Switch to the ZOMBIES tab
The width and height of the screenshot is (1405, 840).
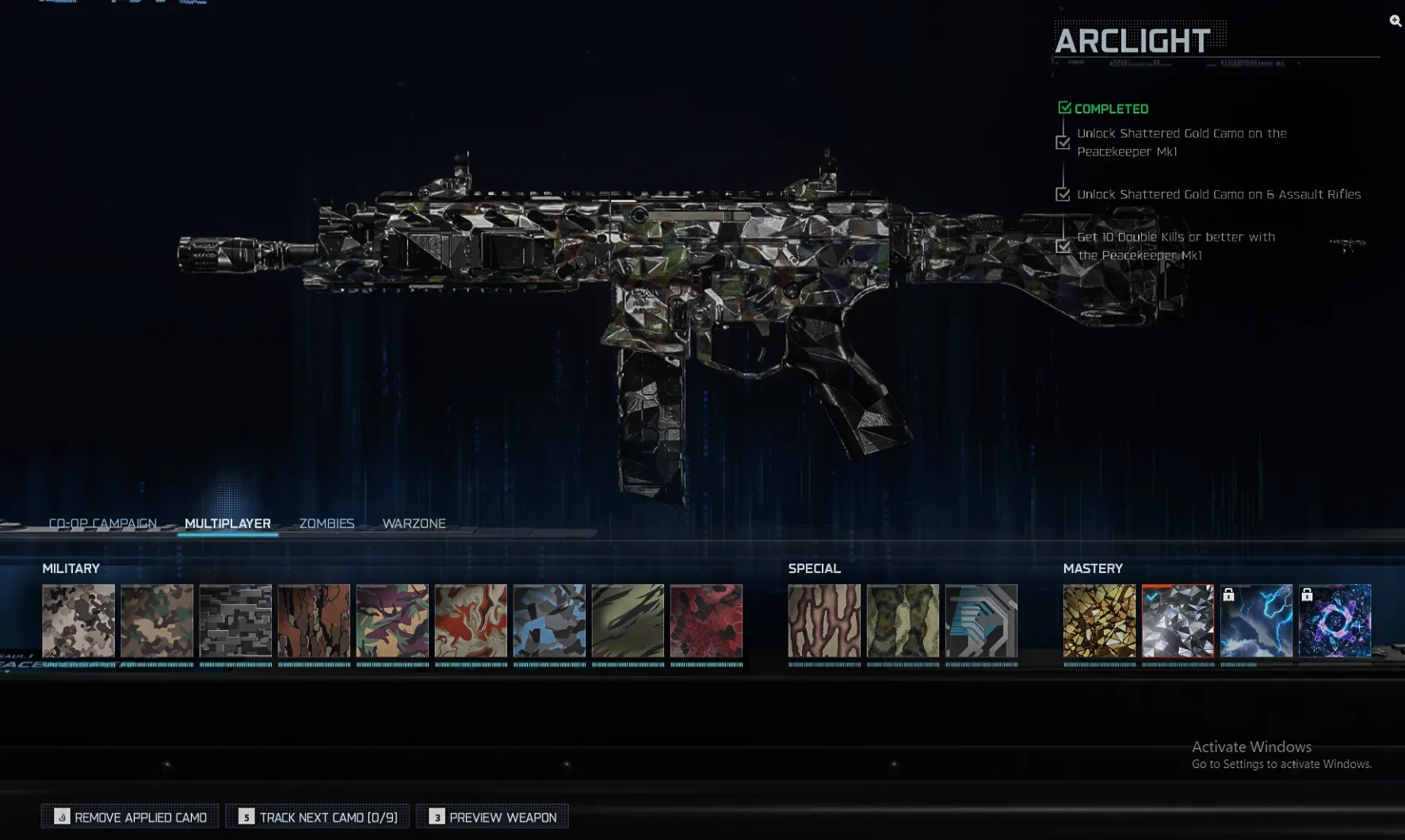coord(326,523)
